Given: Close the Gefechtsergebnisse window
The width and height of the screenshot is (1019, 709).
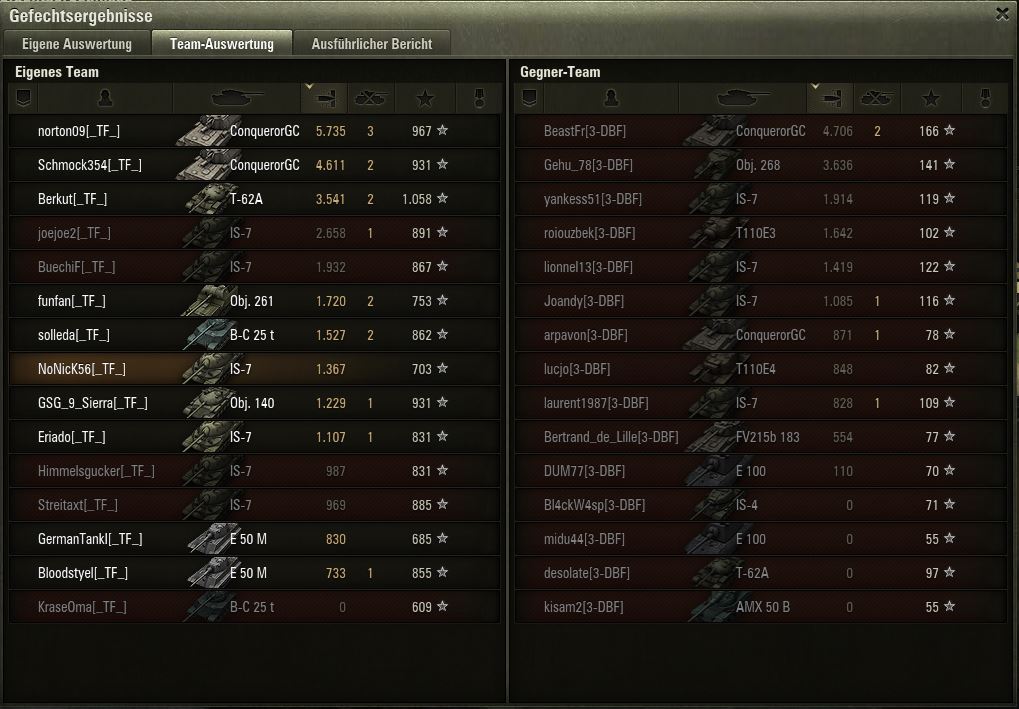Looking at the screenshot, I should click(x=1002, y=14).
